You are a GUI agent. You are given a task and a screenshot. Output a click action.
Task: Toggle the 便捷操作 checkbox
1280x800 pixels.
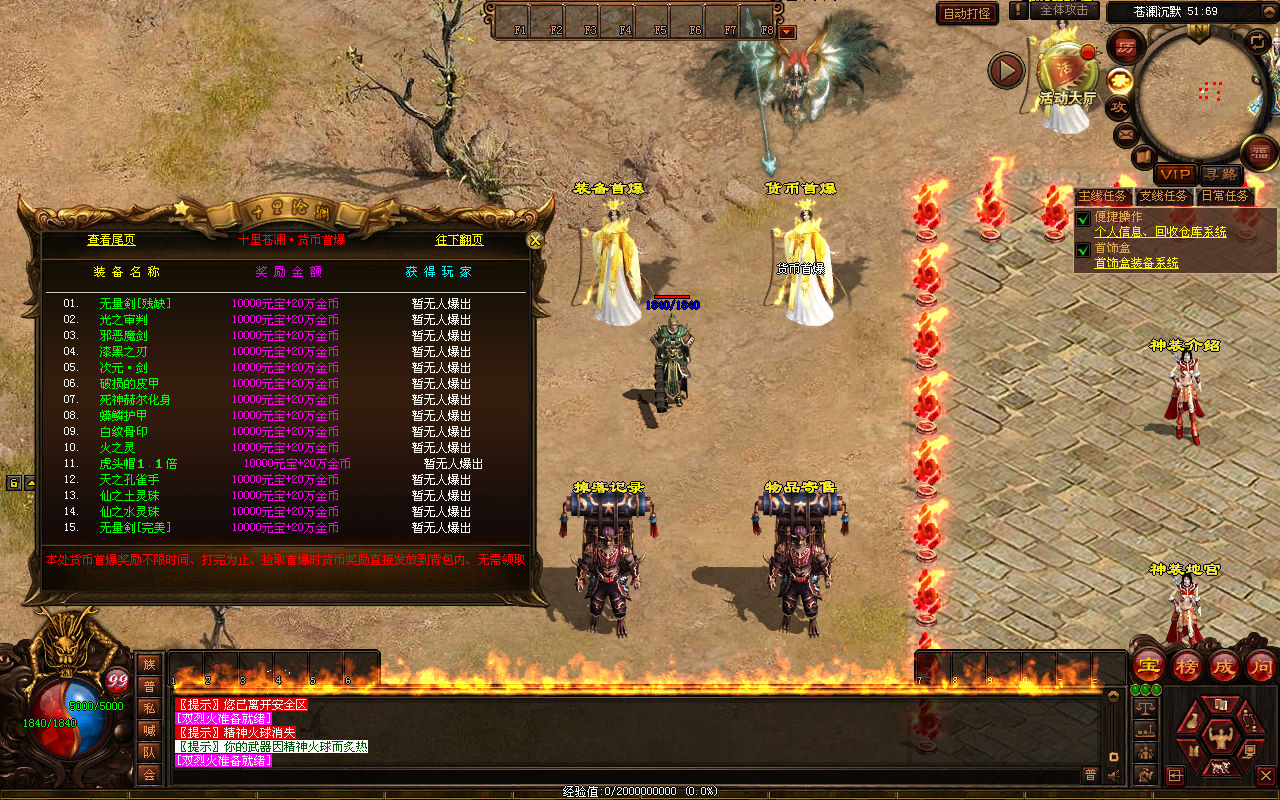click(1083, 219)
